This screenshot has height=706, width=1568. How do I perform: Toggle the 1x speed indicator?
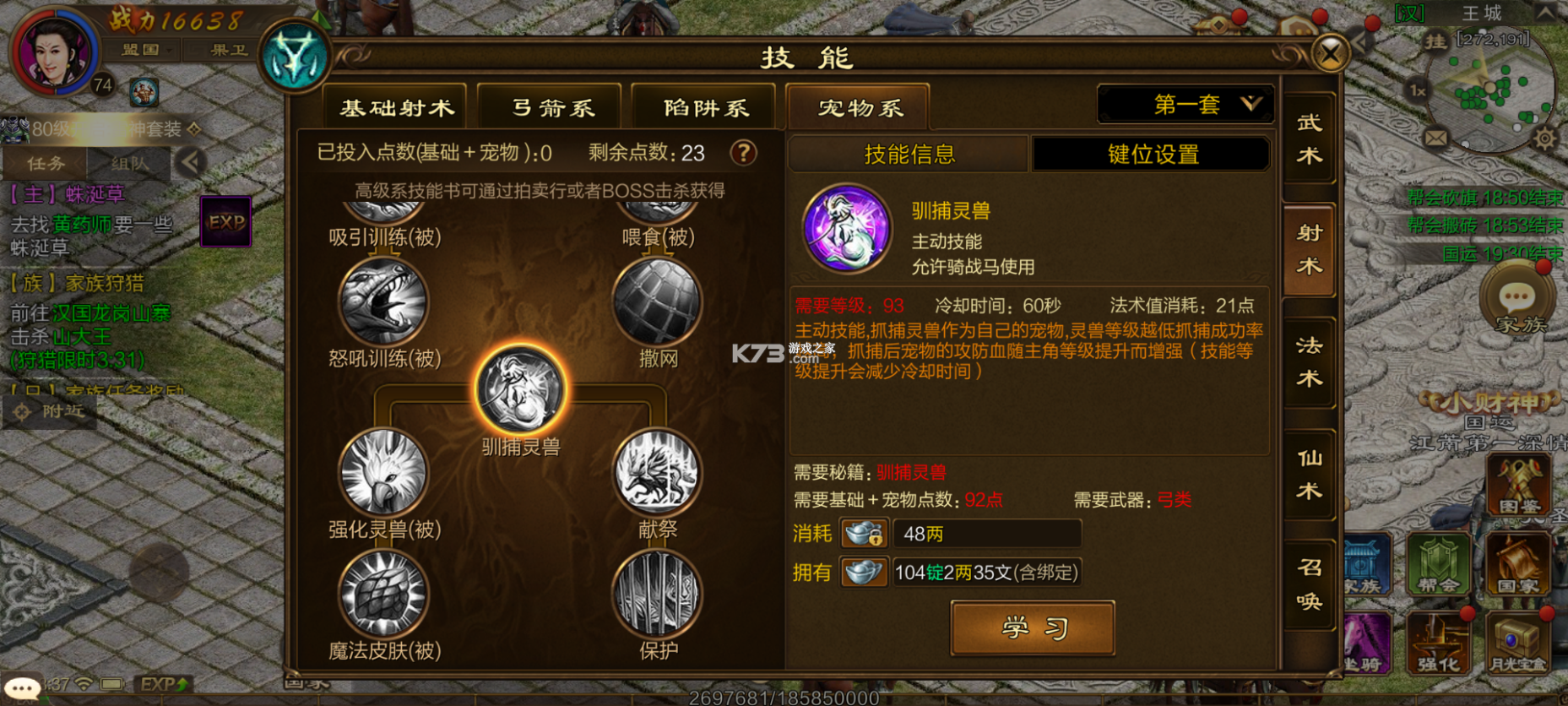[x=1415, y=89]
